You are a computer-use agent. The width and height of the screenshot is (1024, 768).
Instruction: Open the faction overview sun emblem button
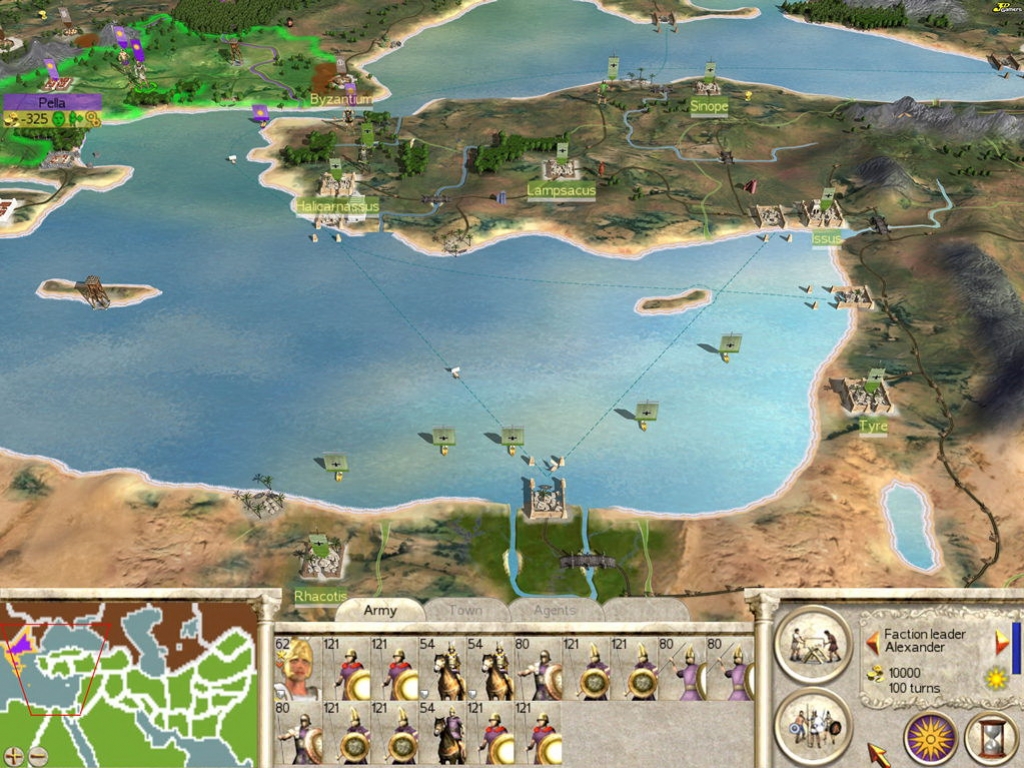(x=930, y=738)
